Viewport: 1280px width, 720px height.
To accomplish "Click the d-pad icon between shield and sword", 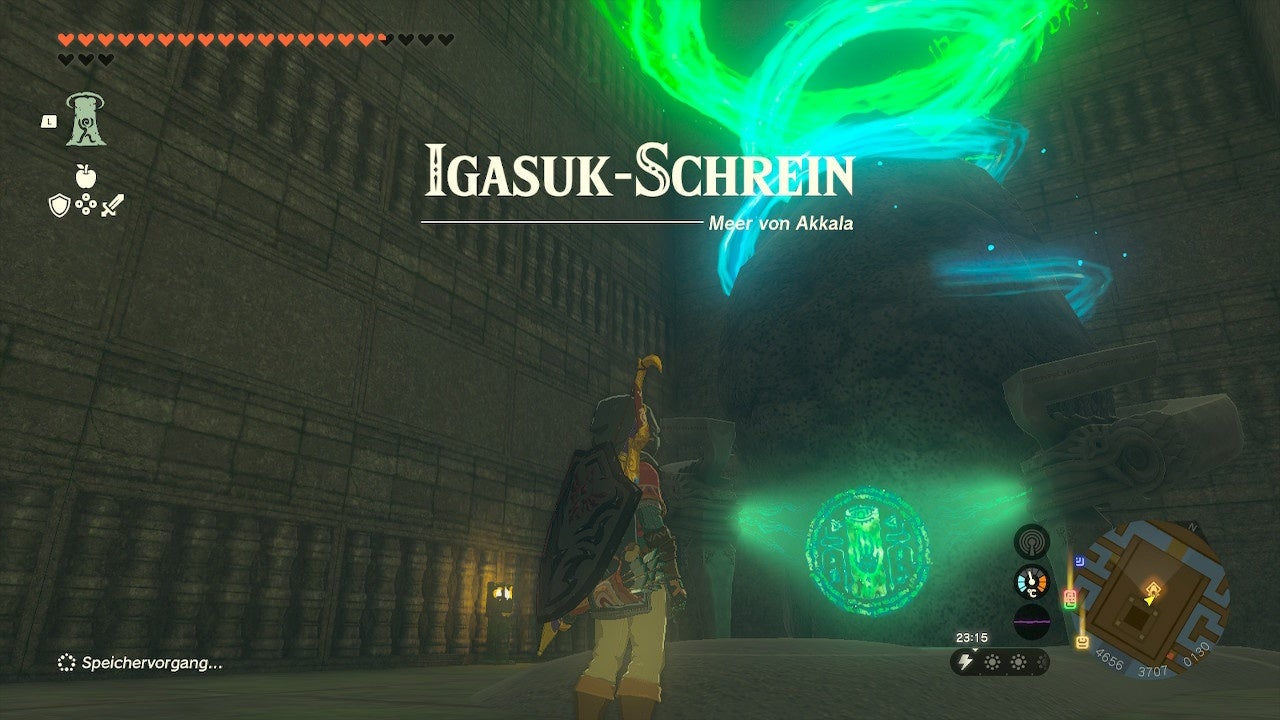I will pos(86,204).
